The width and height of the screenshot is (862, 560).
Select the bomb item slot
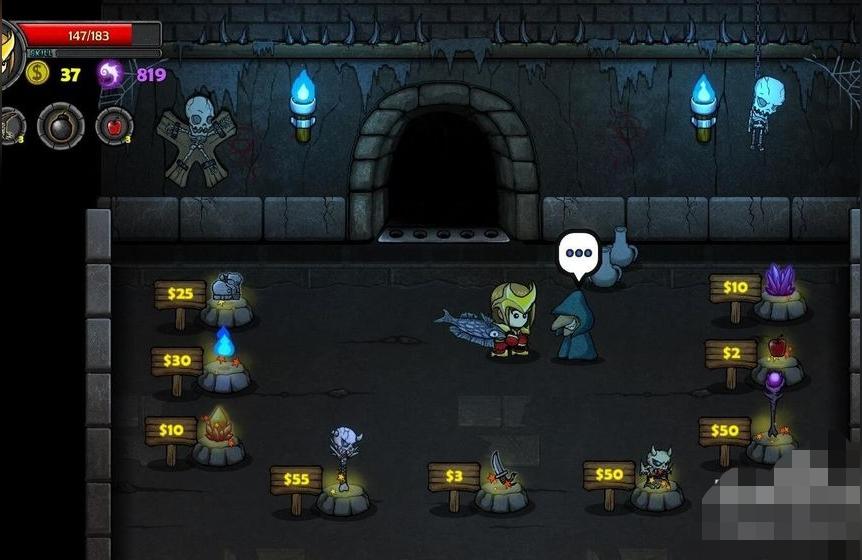(60, 126)
